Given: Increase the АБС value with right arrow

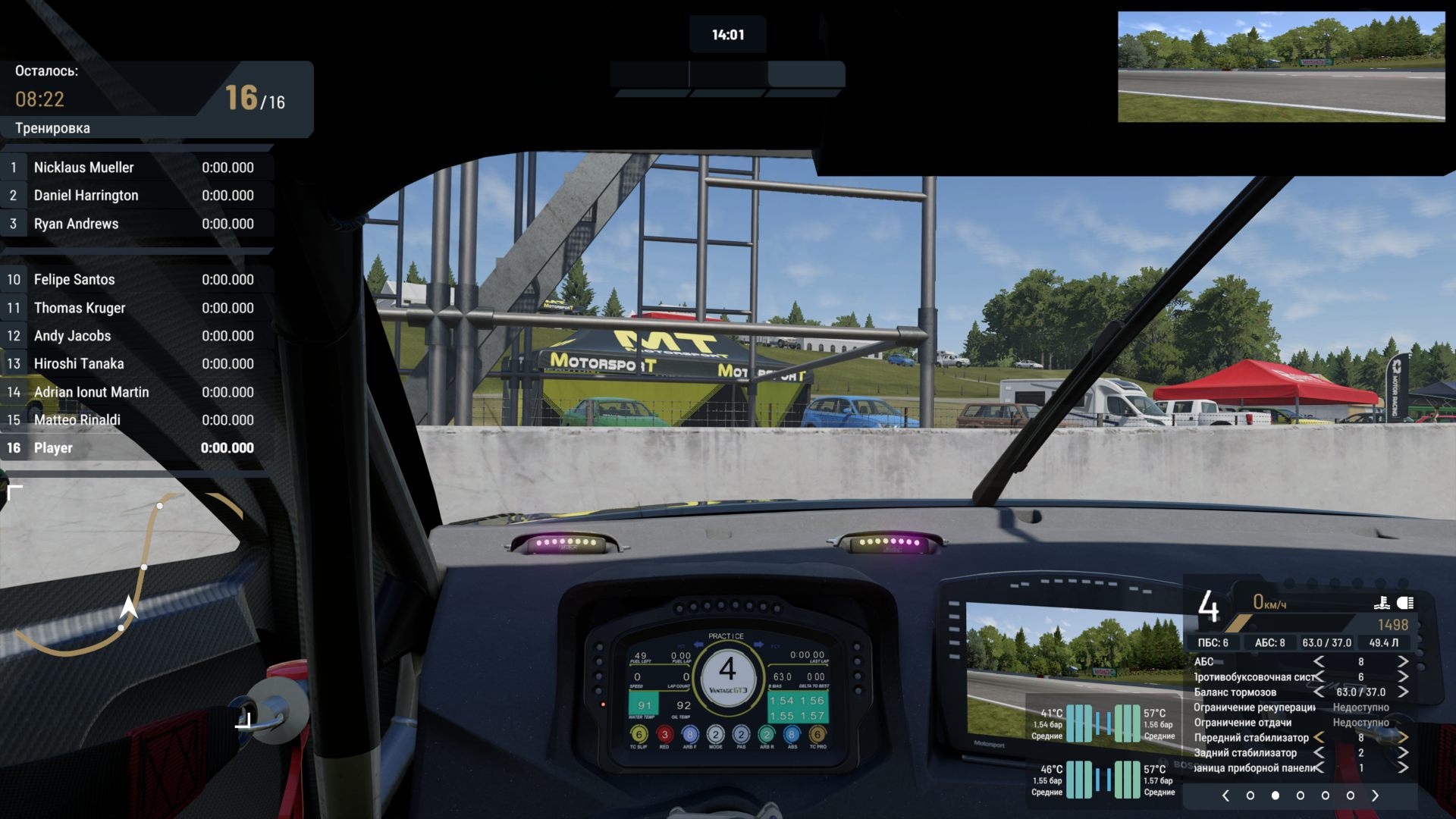Looking at the screenshot, I should [x=1403, y=662].
